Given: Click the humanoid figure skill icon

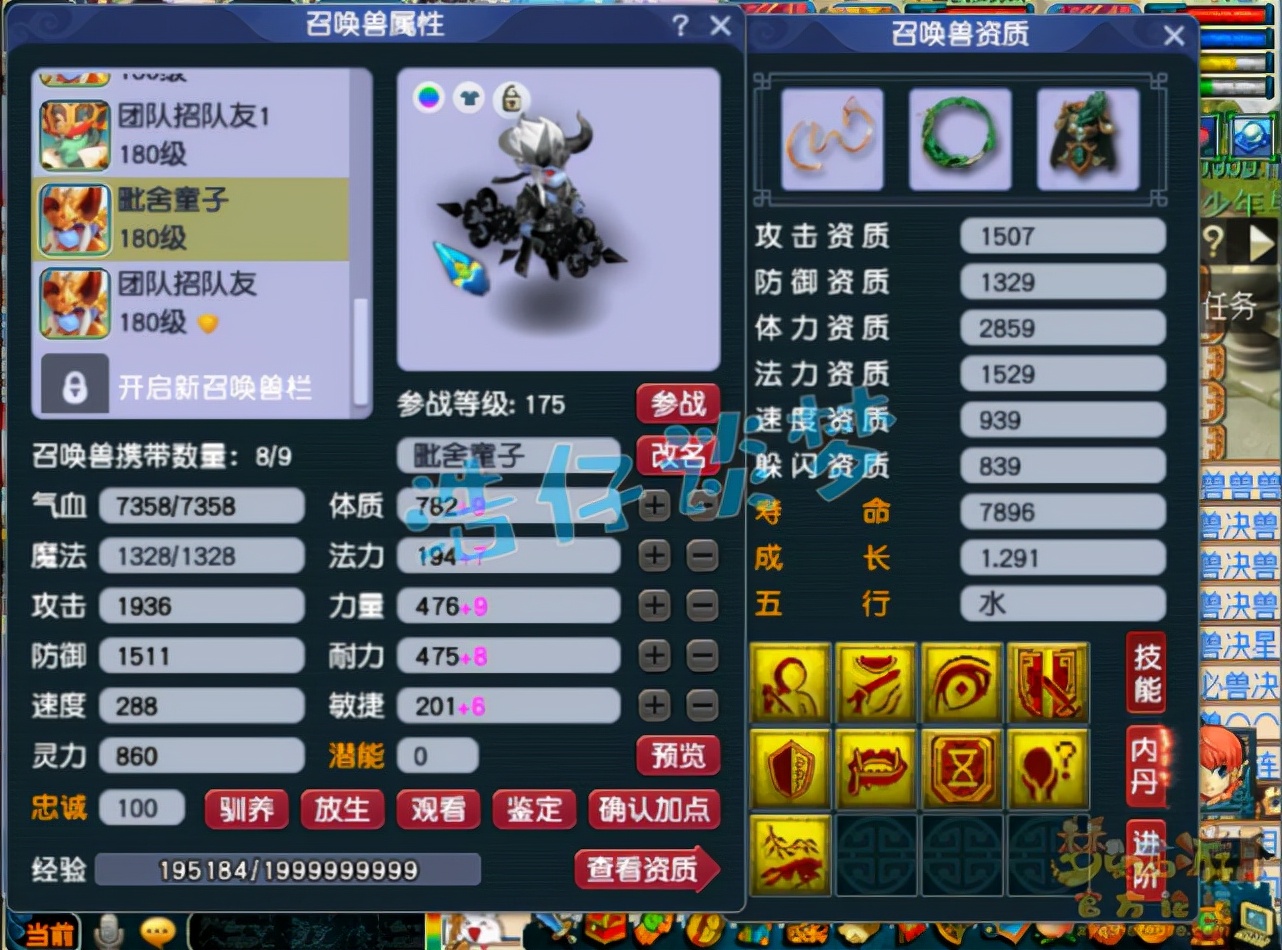Looking at the screenshot, I should click(789, 683).
